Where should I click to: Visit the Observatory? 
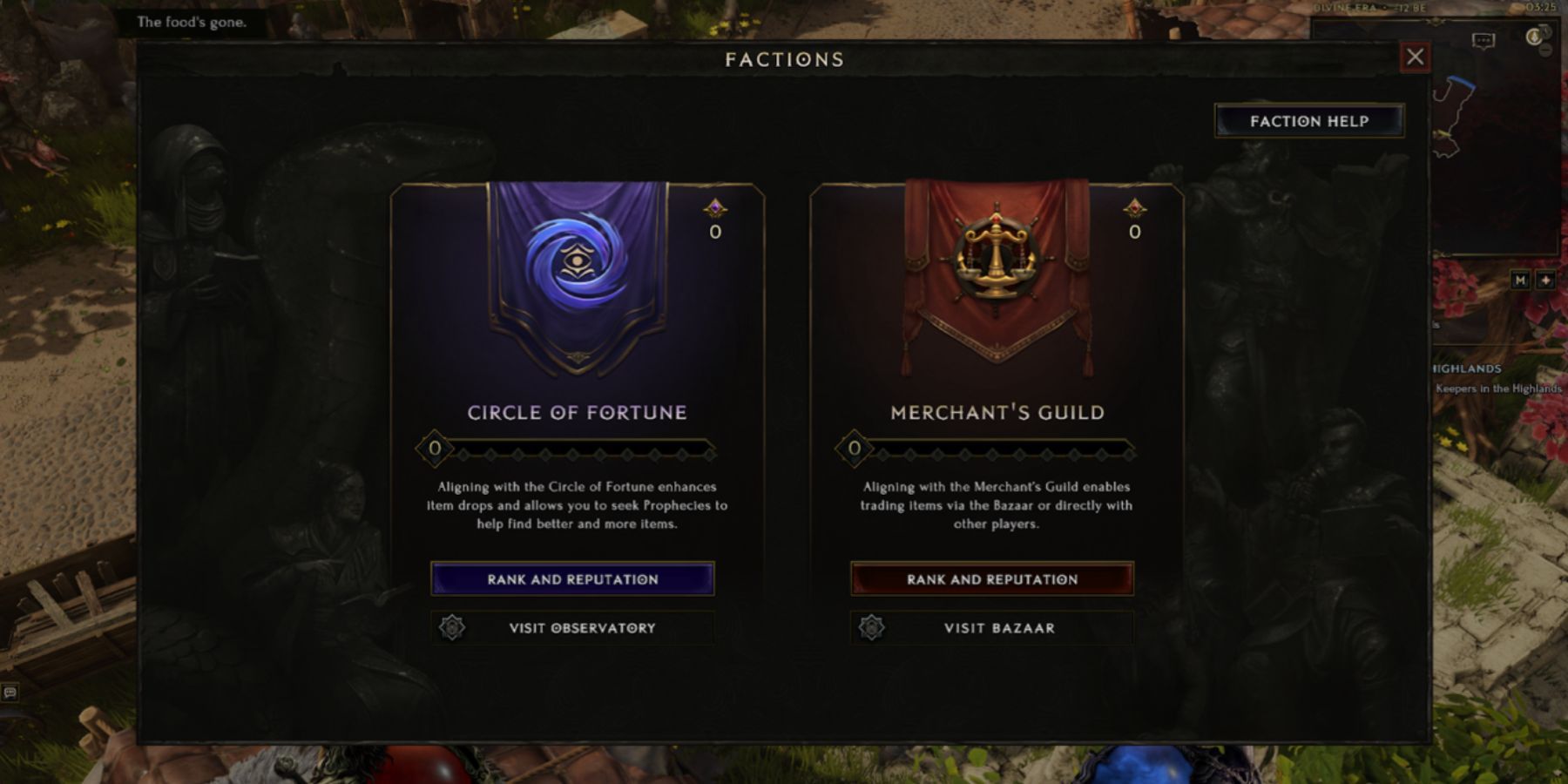[x=572, y=628]
